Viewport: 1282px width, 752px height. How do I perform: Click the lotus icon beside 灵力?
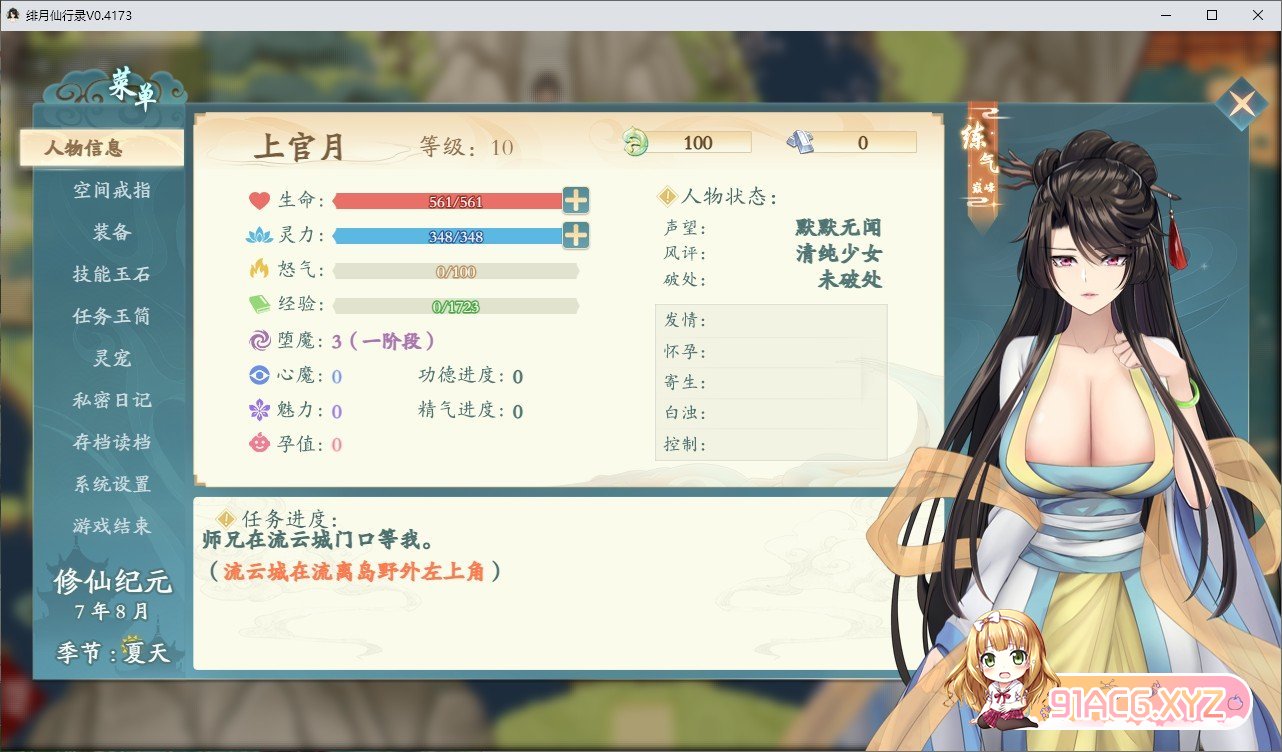tap(257, 236)
